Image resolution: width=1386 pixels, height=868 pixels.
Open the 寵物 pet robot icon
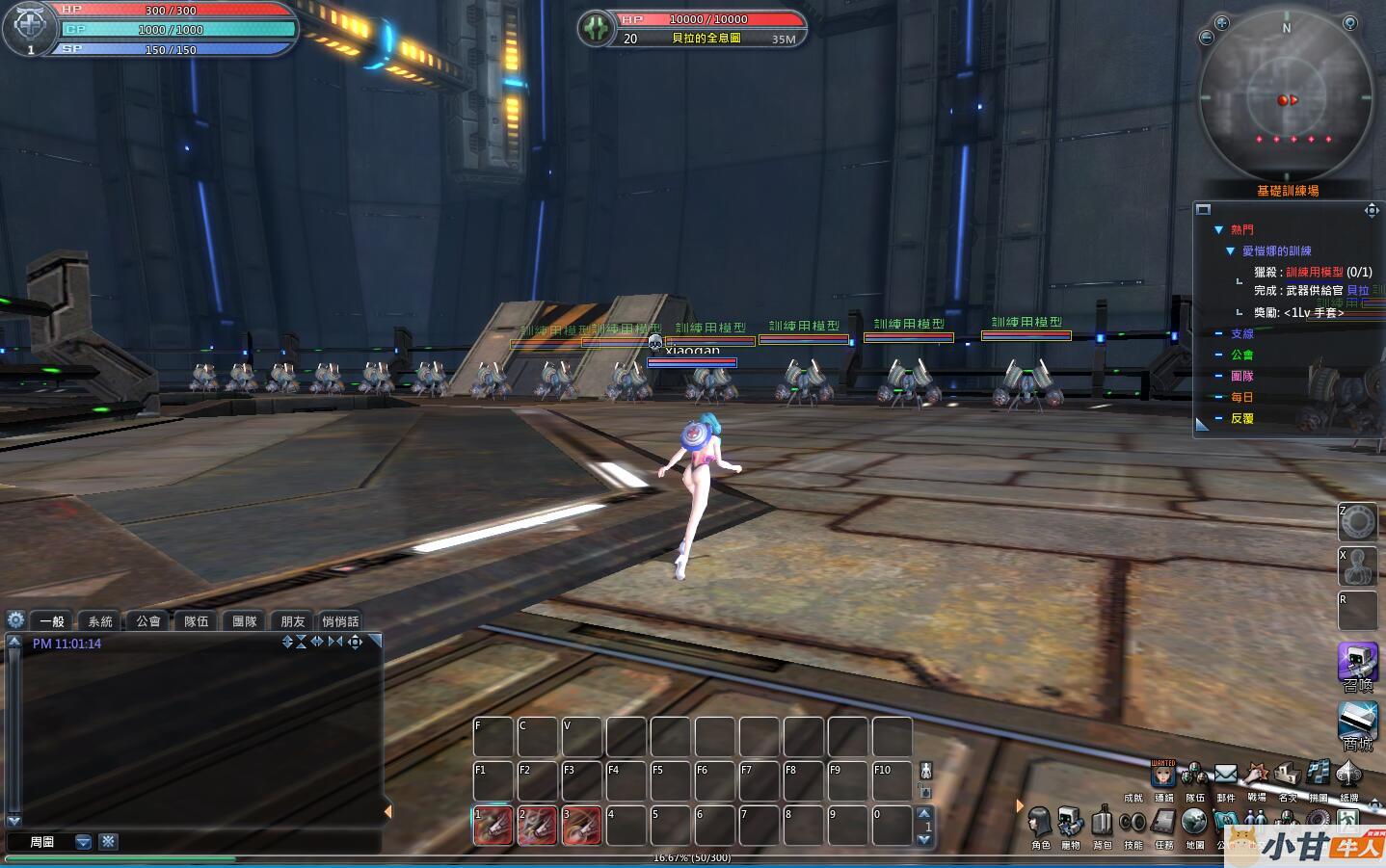[x=1070, y=822]
